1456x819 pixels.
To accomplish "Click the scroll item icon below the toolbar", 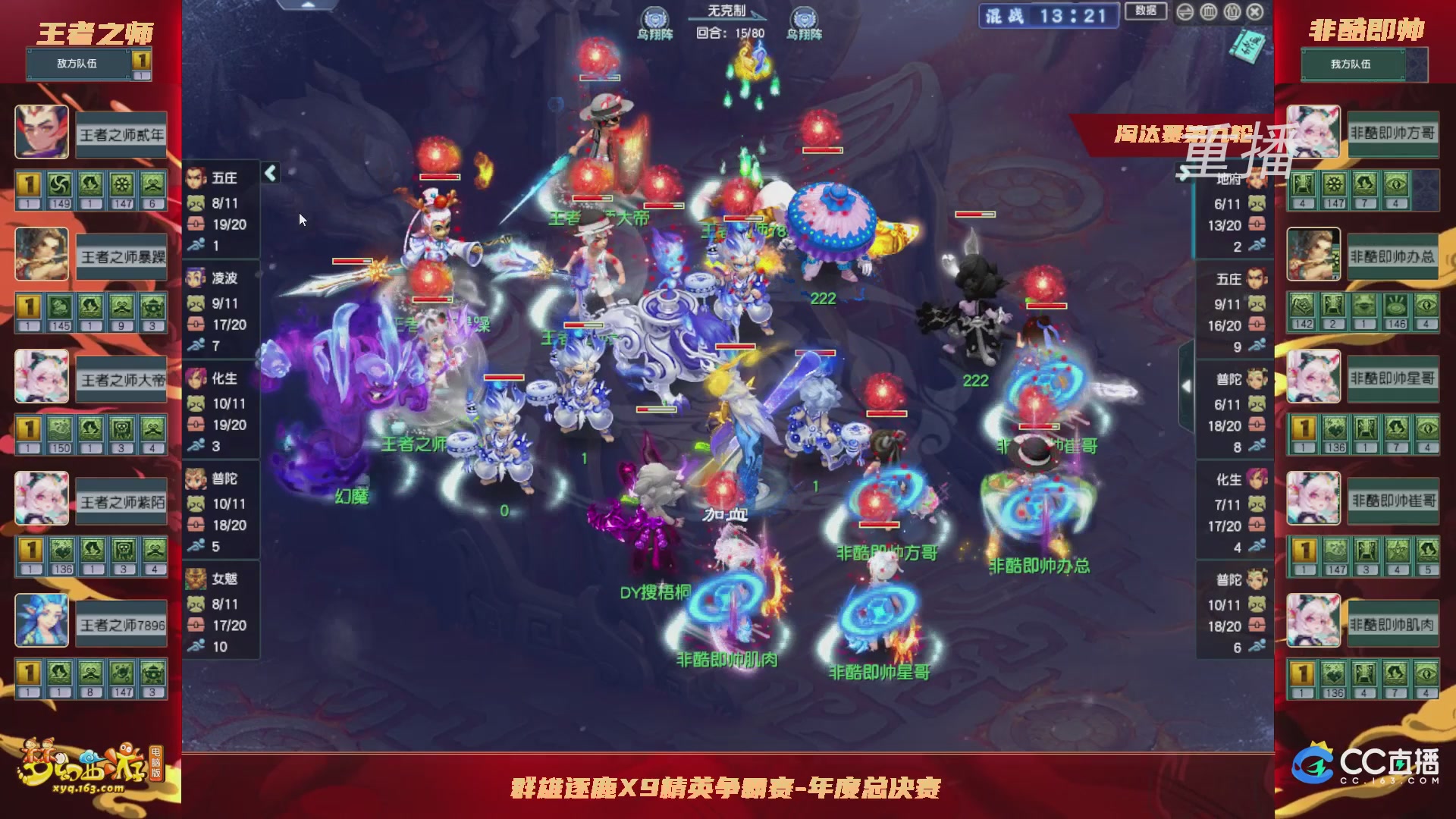I will (x=1247, y=45).
